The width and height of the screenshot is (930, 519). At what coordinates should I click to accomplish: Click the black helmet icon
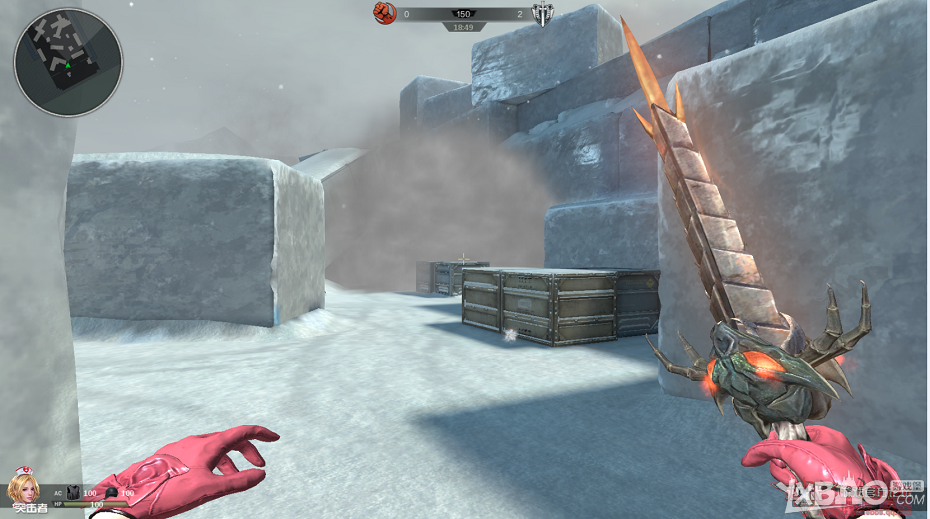tap(112, 493)
